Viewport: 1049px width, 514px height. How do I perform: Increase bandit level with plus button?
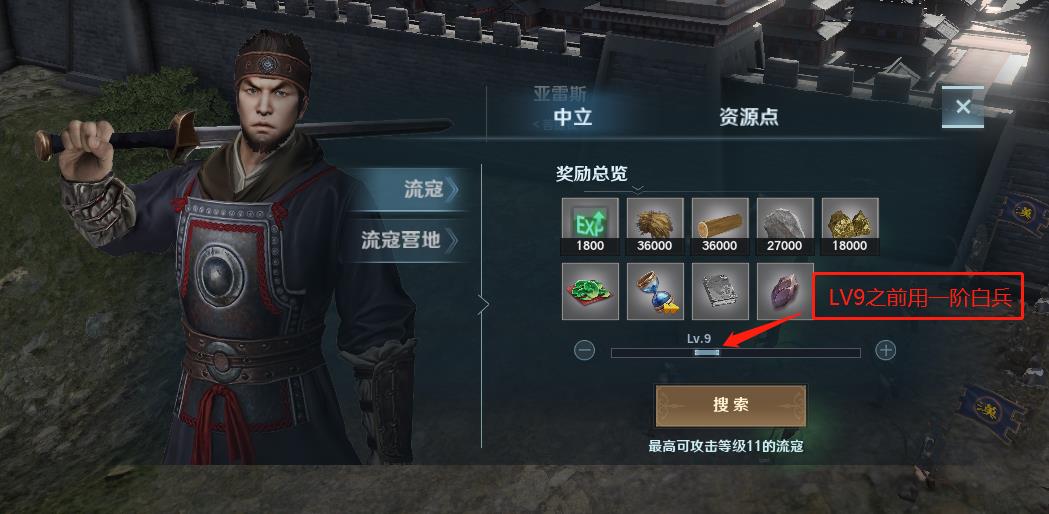885,351
